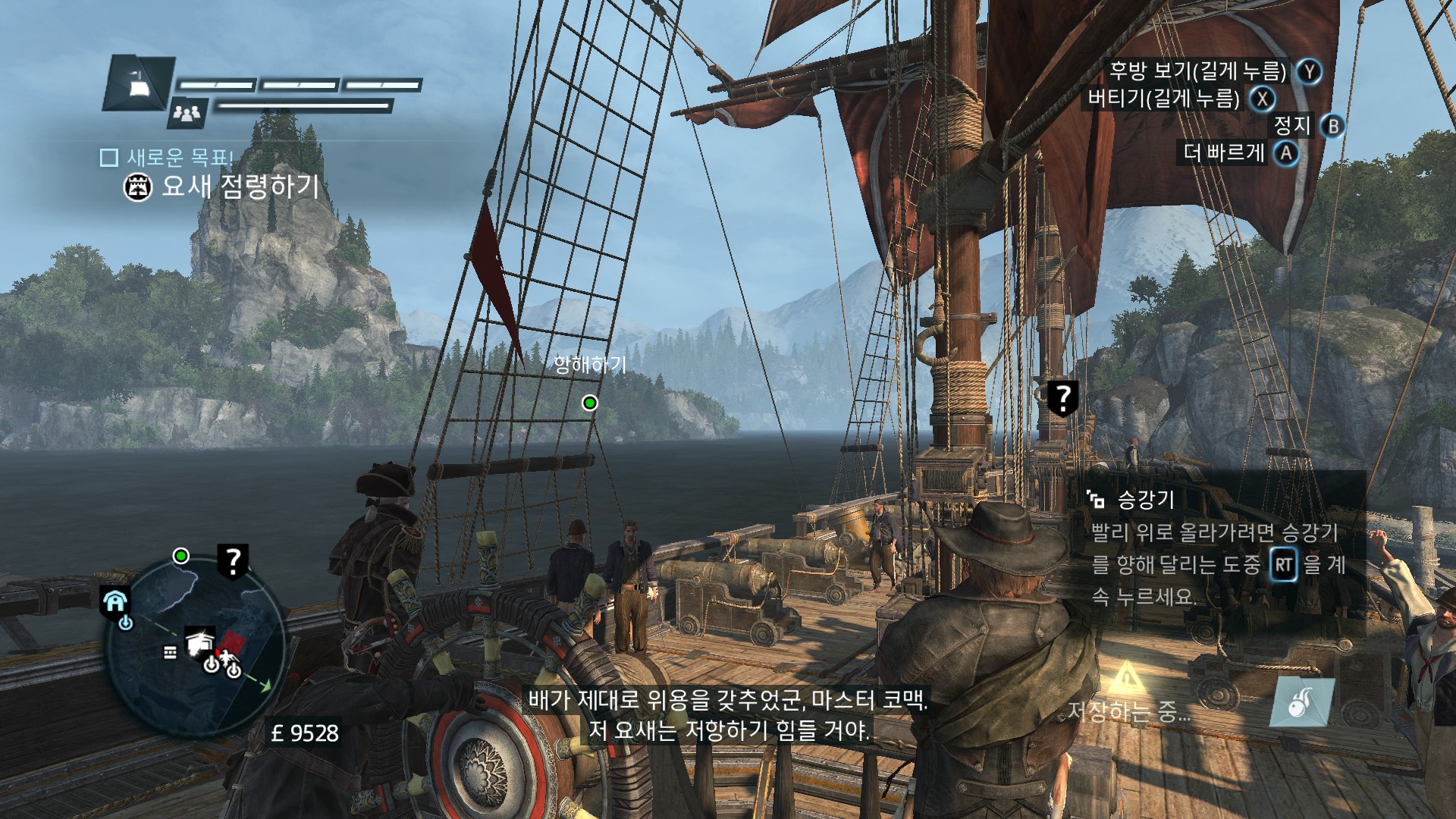Image resolution: width=1456 pixels, height=819 pixels.
Task: Click the question mark marker near the mast
Action: point(1063,397)
